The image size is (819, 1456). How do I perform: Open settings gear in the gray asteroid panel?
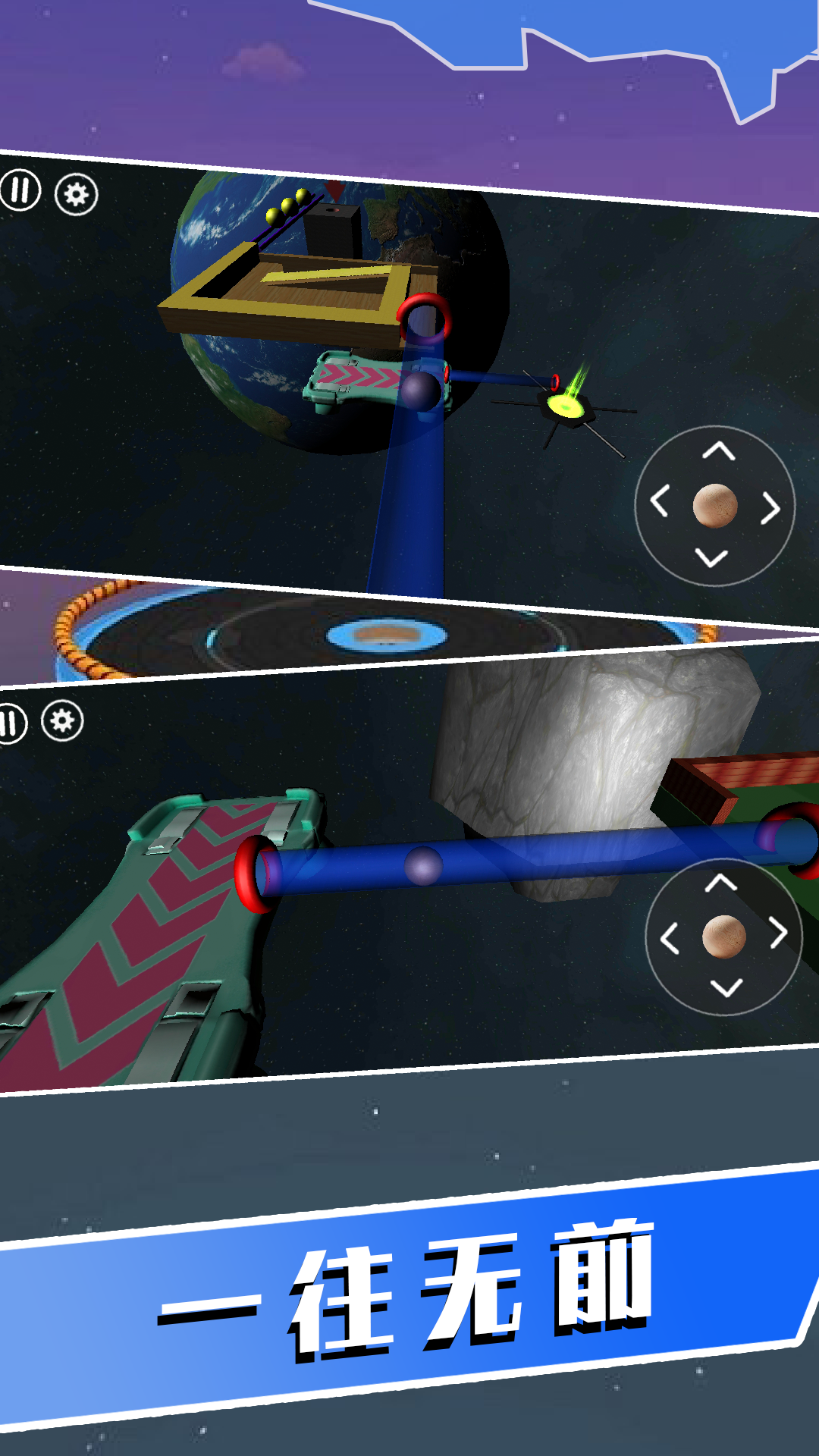click(x=62, y=720)
